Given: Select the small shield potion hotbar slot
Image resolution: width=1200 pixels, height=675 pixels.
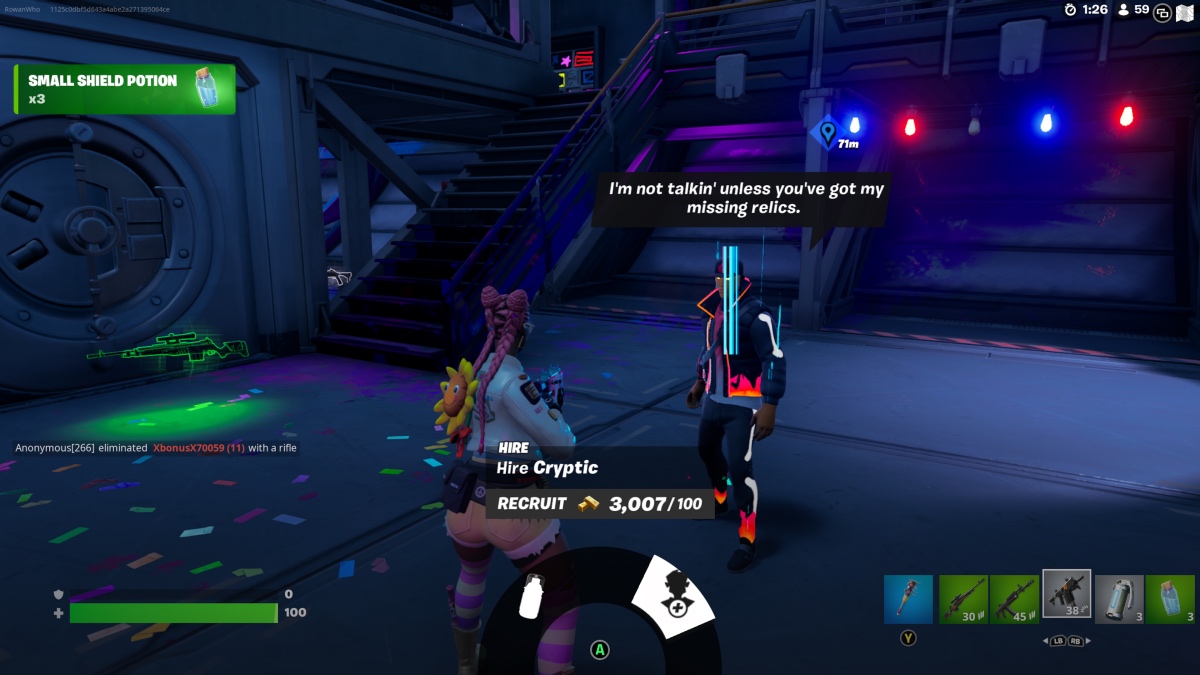Looking at the screenshot, I should 1170,599.
